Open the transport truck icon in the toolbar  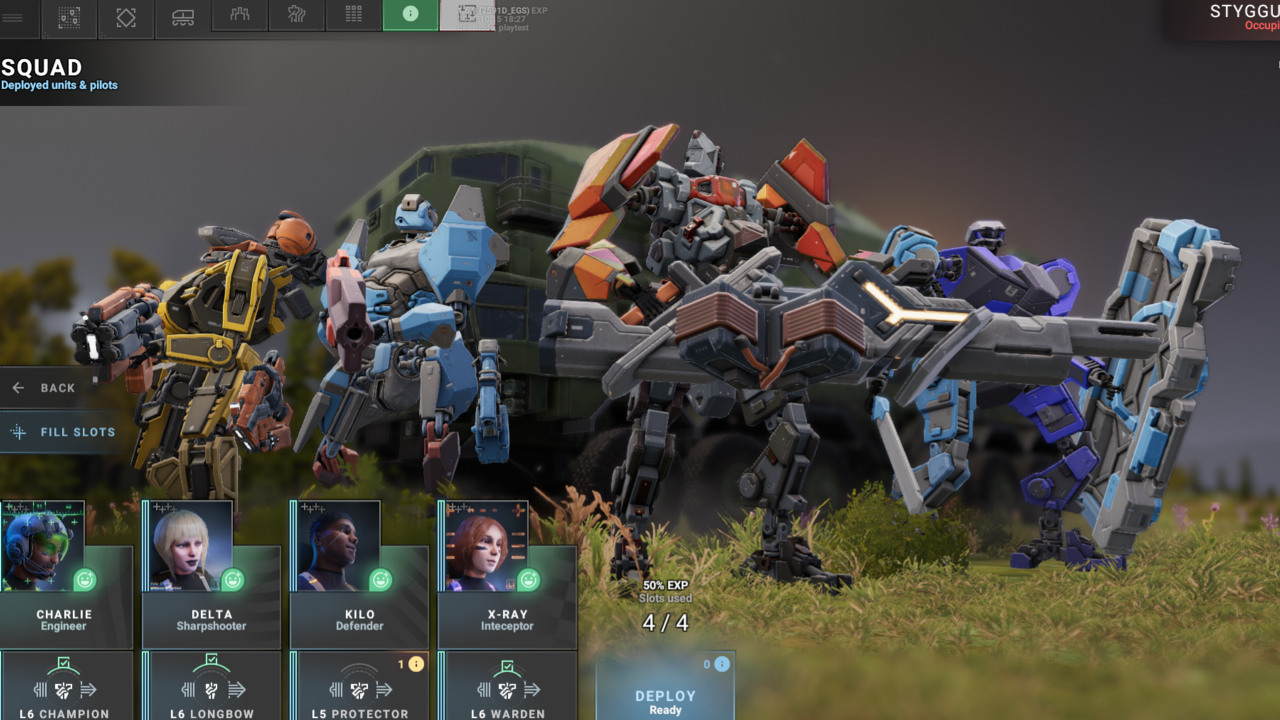click(x=181, y=17)
